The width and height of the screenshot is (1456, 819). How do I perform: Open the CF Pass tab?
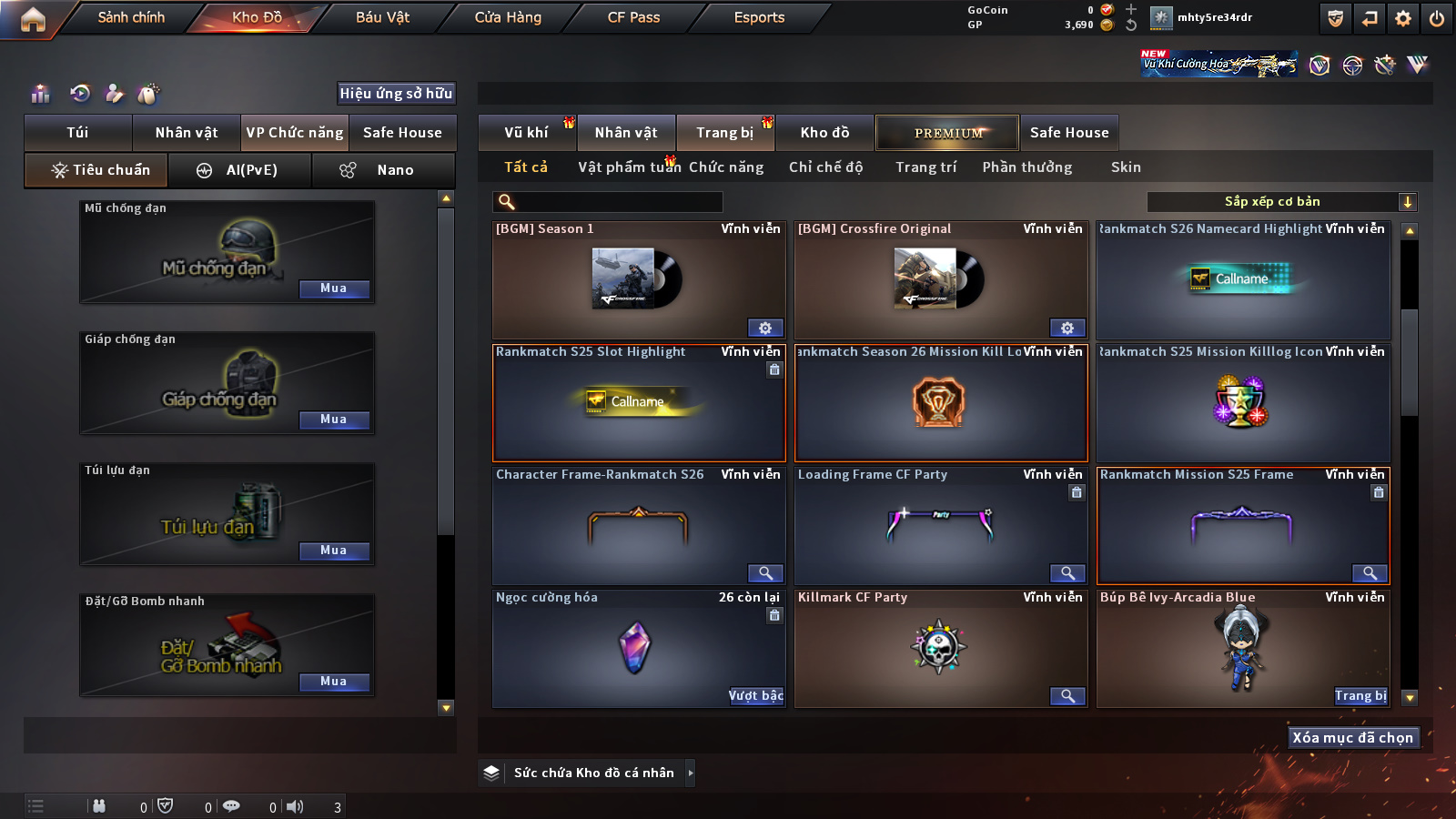[633, 17]
